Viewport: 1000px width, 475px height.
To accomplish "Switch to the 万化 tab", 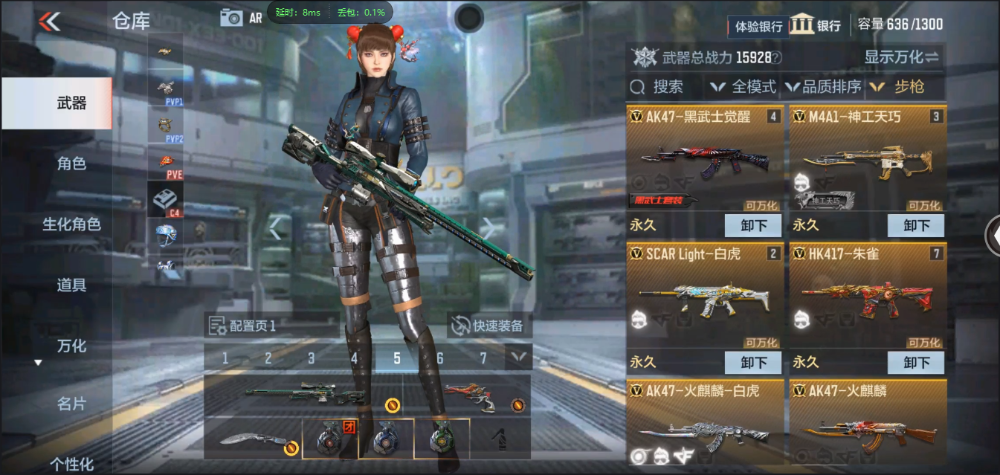I will [x=71, y=347].
